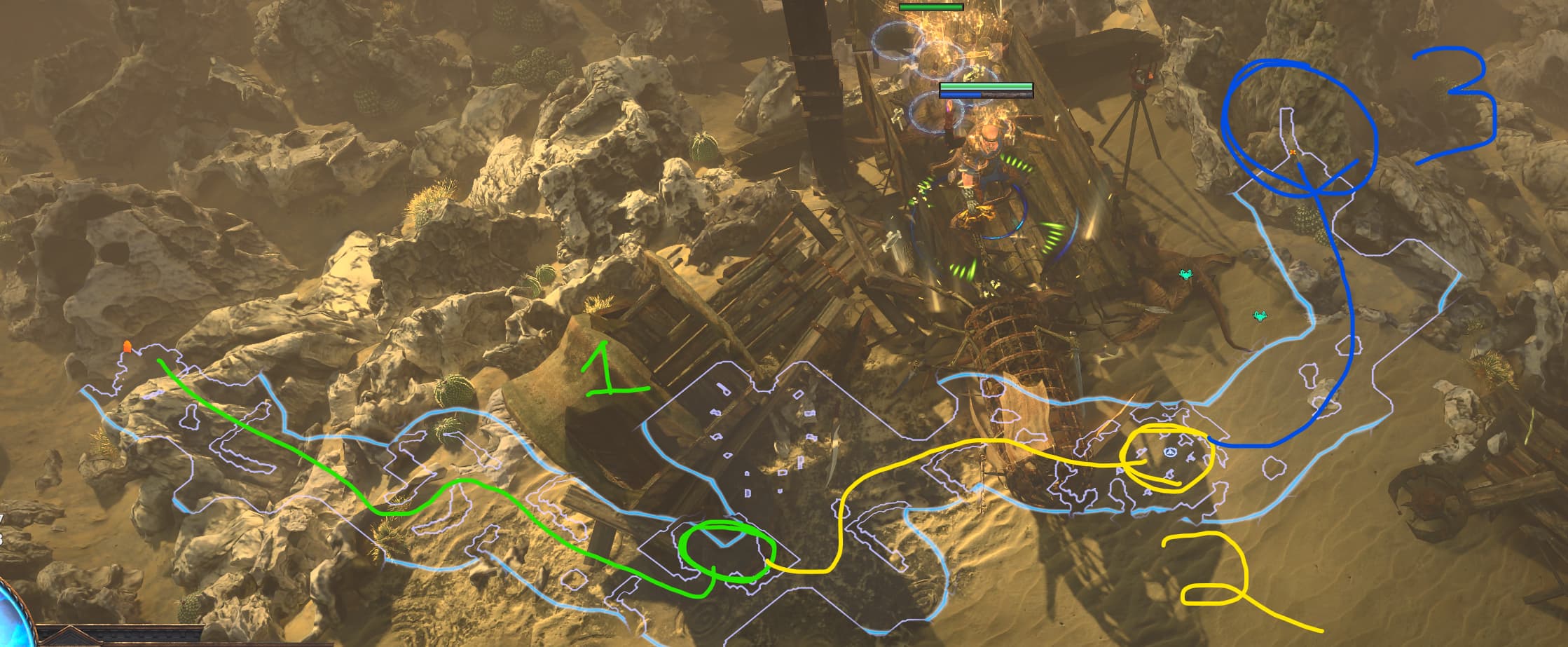Click the green enemy health bar at top
This screenshot has height=647, width=1568.
(932, 7)
